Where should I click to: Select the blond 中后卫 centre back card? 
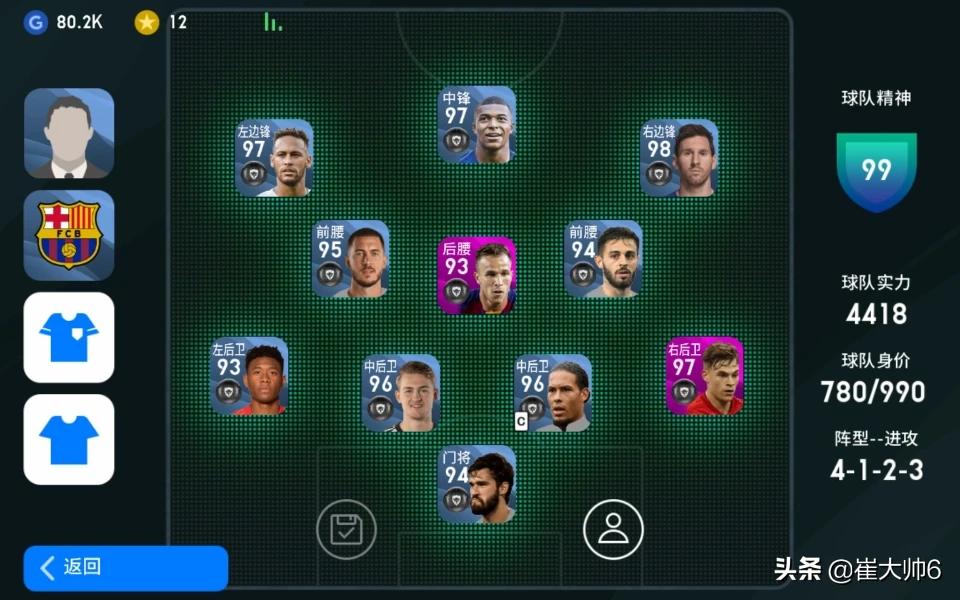point(401,393)
